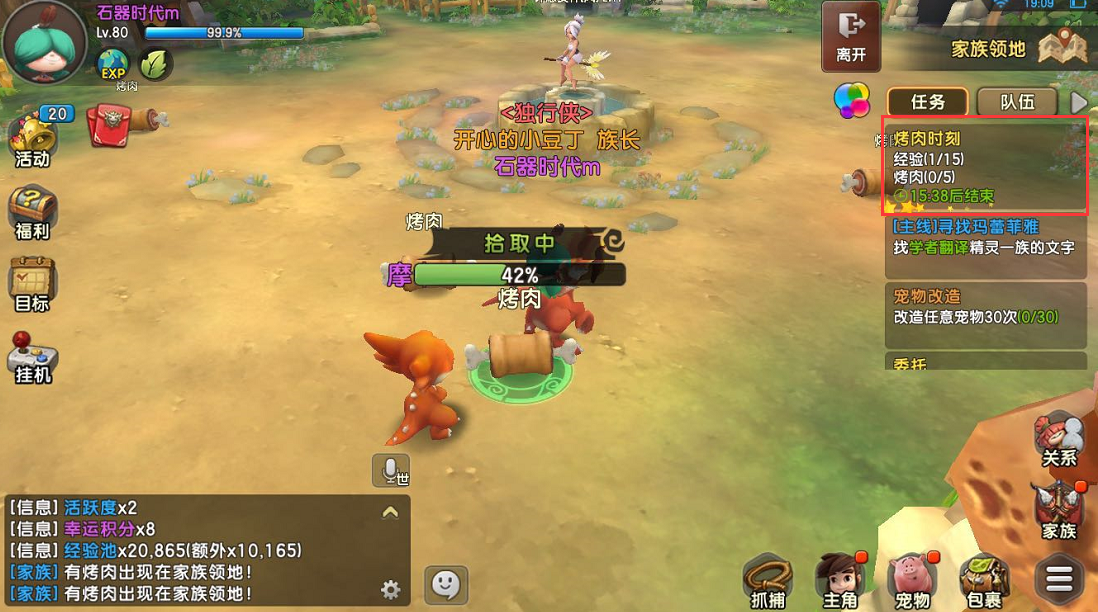Open the 关系 relations menu
1098x612 pixels.
1059,439
